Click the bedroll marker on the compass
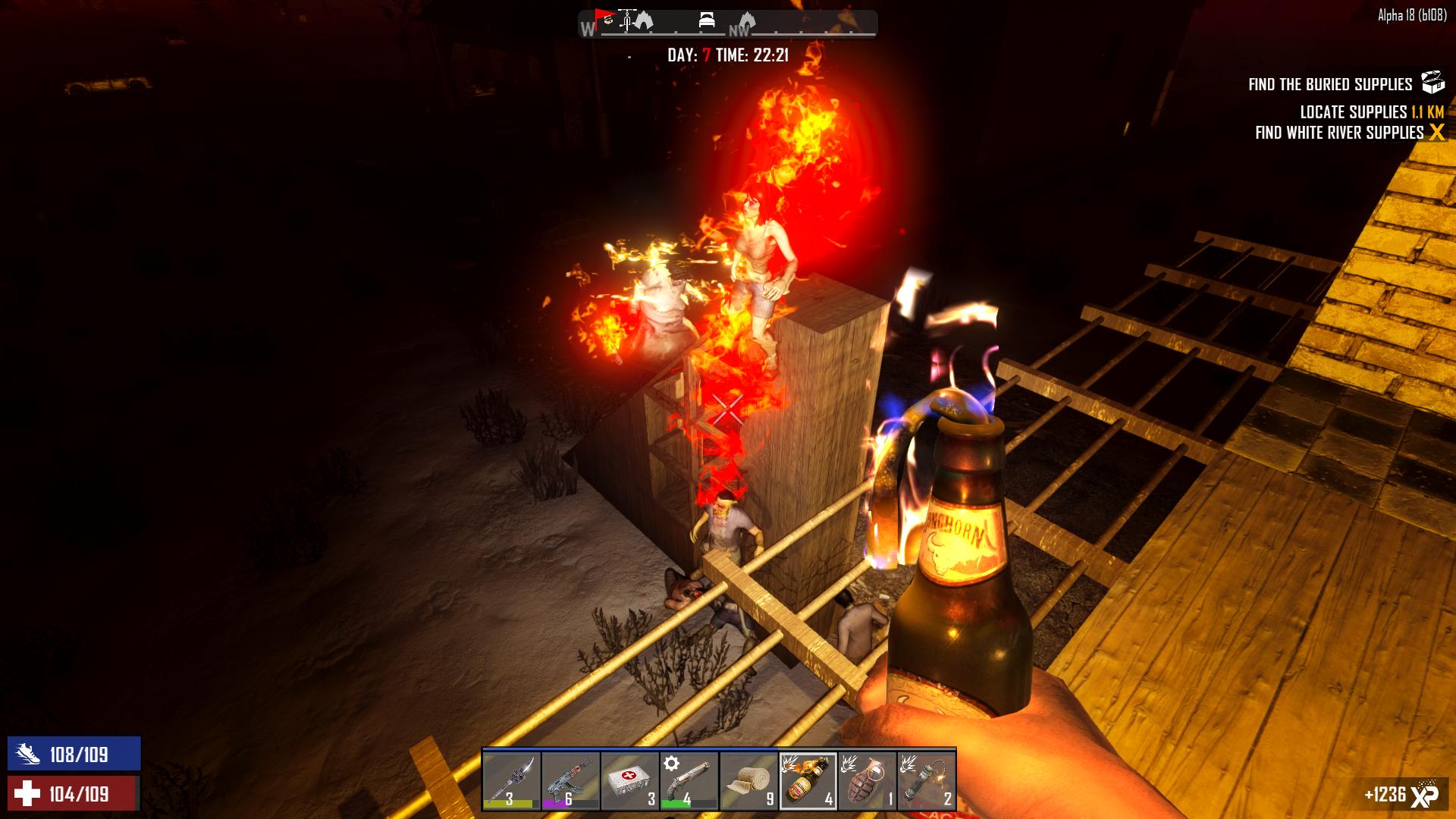Screen dimensions: 1456x819 (706, 21)
